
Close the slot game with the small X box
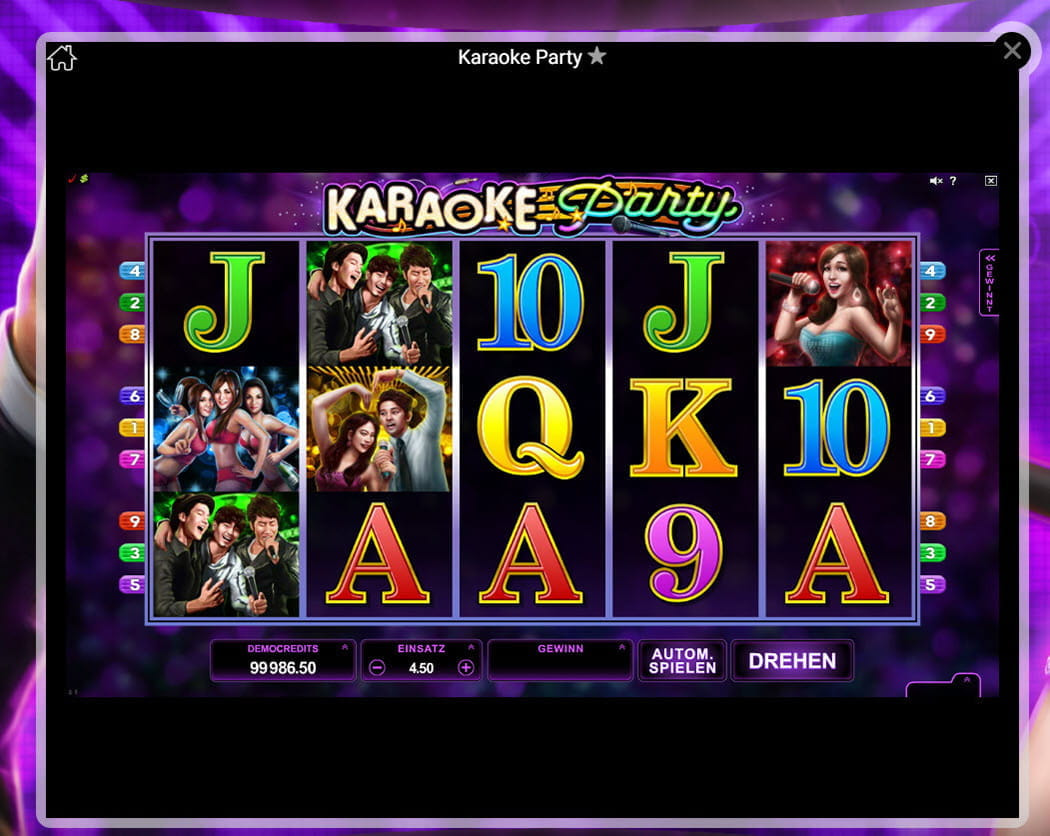click(x=990, y=181)
